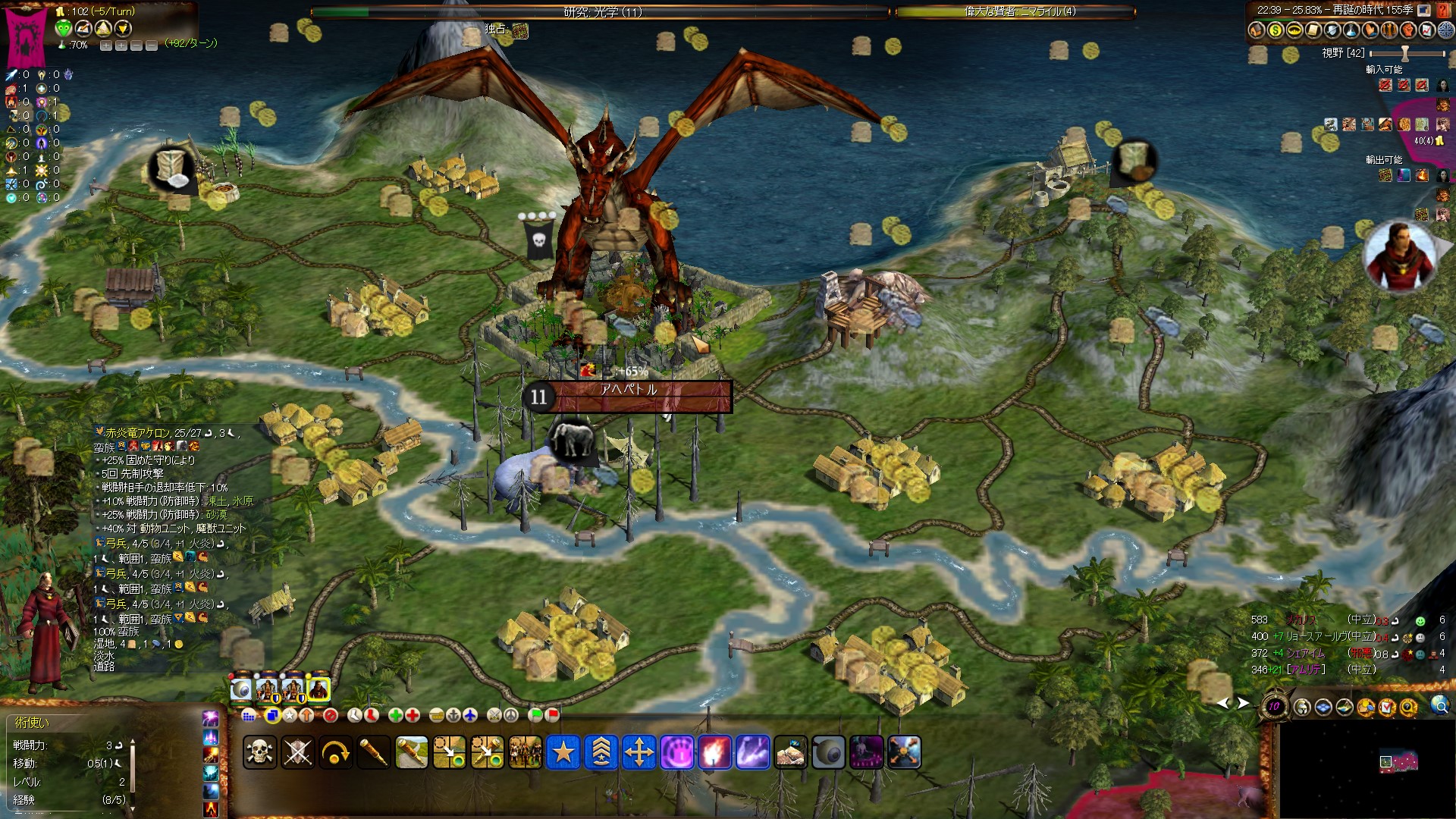
Task: Choose the golden spyglass explore action
Action: (x=373, y=752)
